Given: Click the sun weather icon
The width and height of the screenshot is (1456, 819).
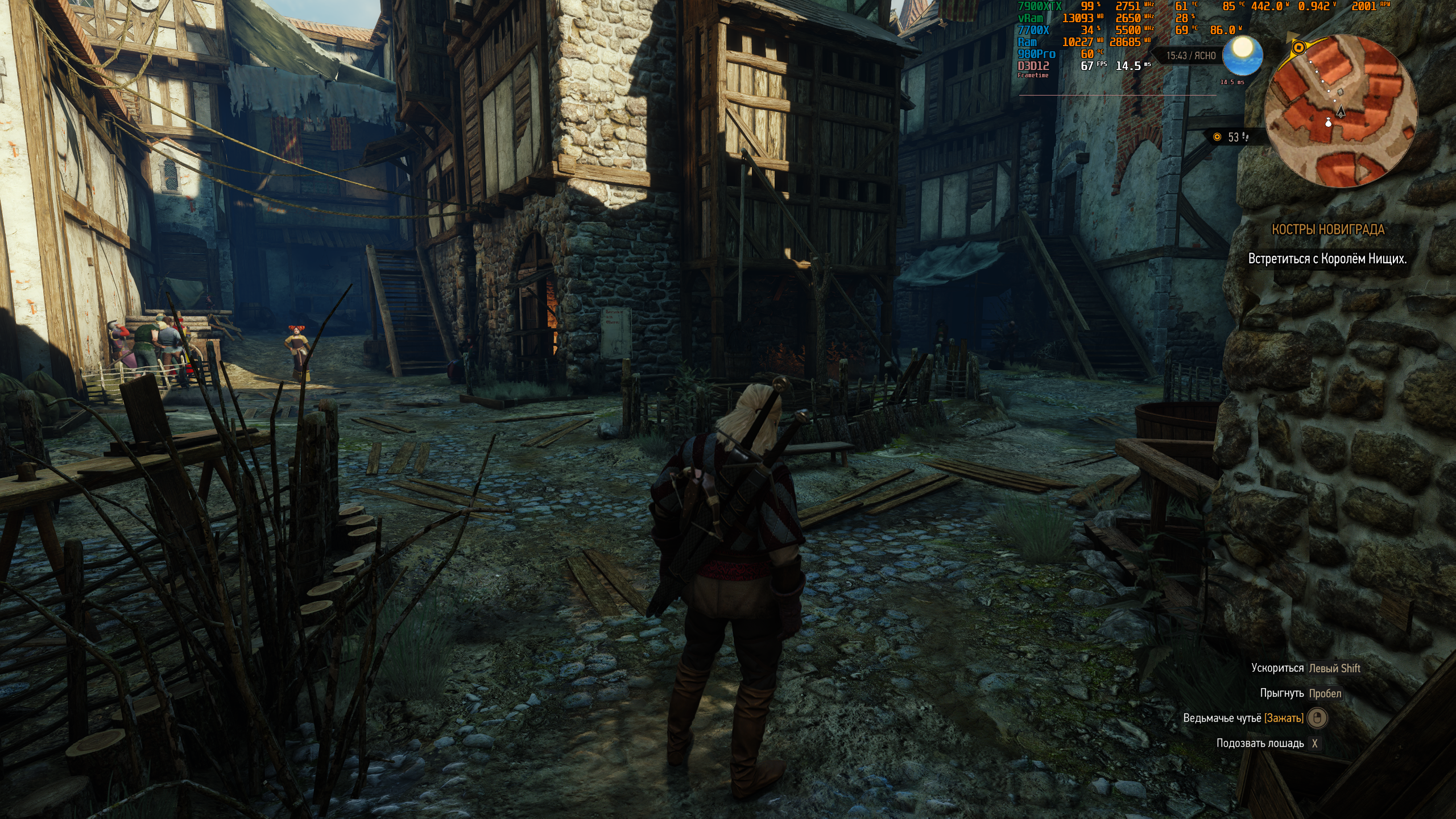Looking at the screenshot, I should pyautogui.click(x=1242, y=55).
